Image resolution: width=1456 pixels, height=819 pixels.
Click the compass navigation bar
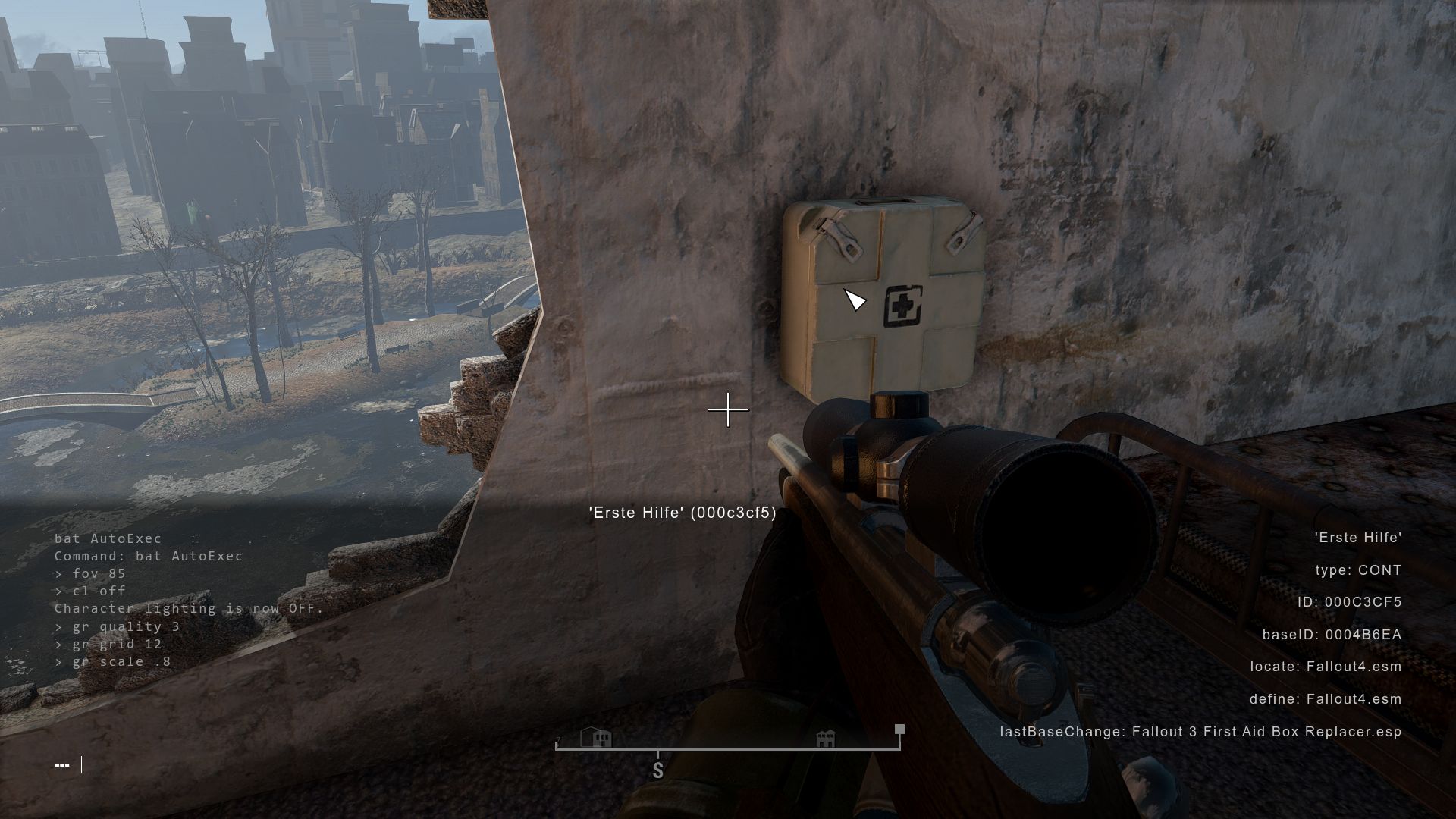coord(728,746)
